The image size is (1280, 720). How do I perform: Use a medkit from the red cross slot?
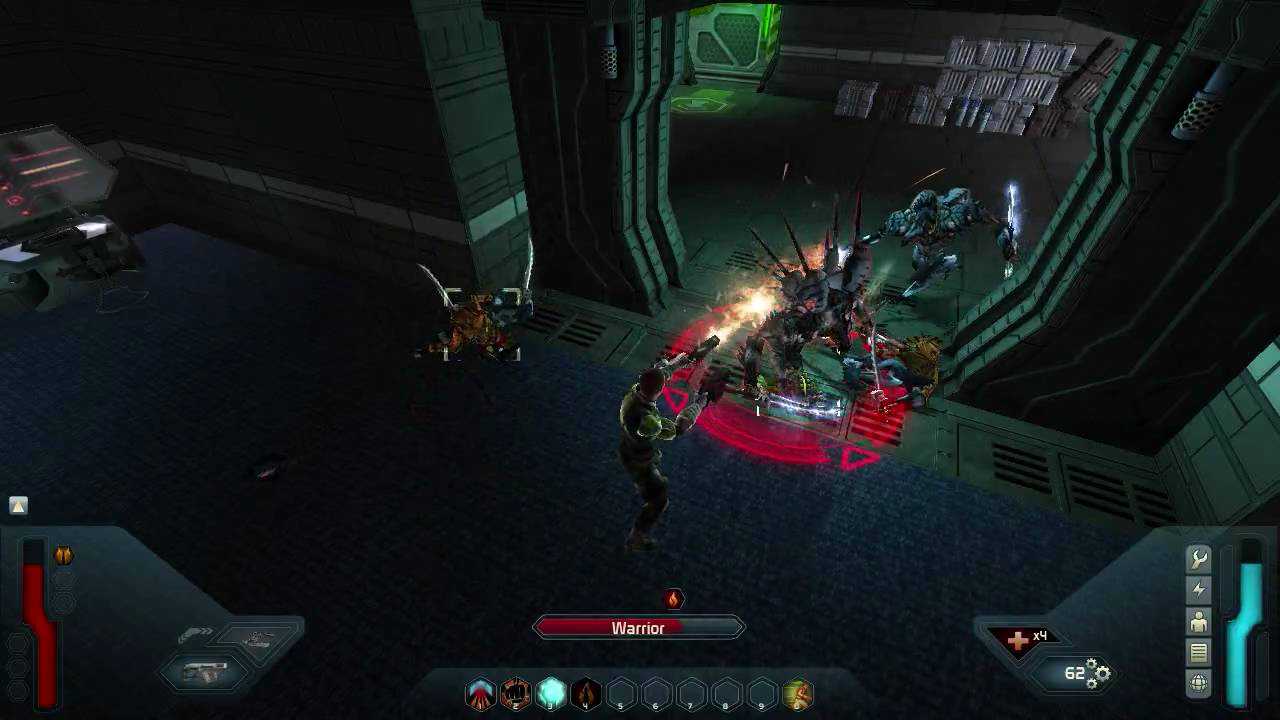point(1018,641)
